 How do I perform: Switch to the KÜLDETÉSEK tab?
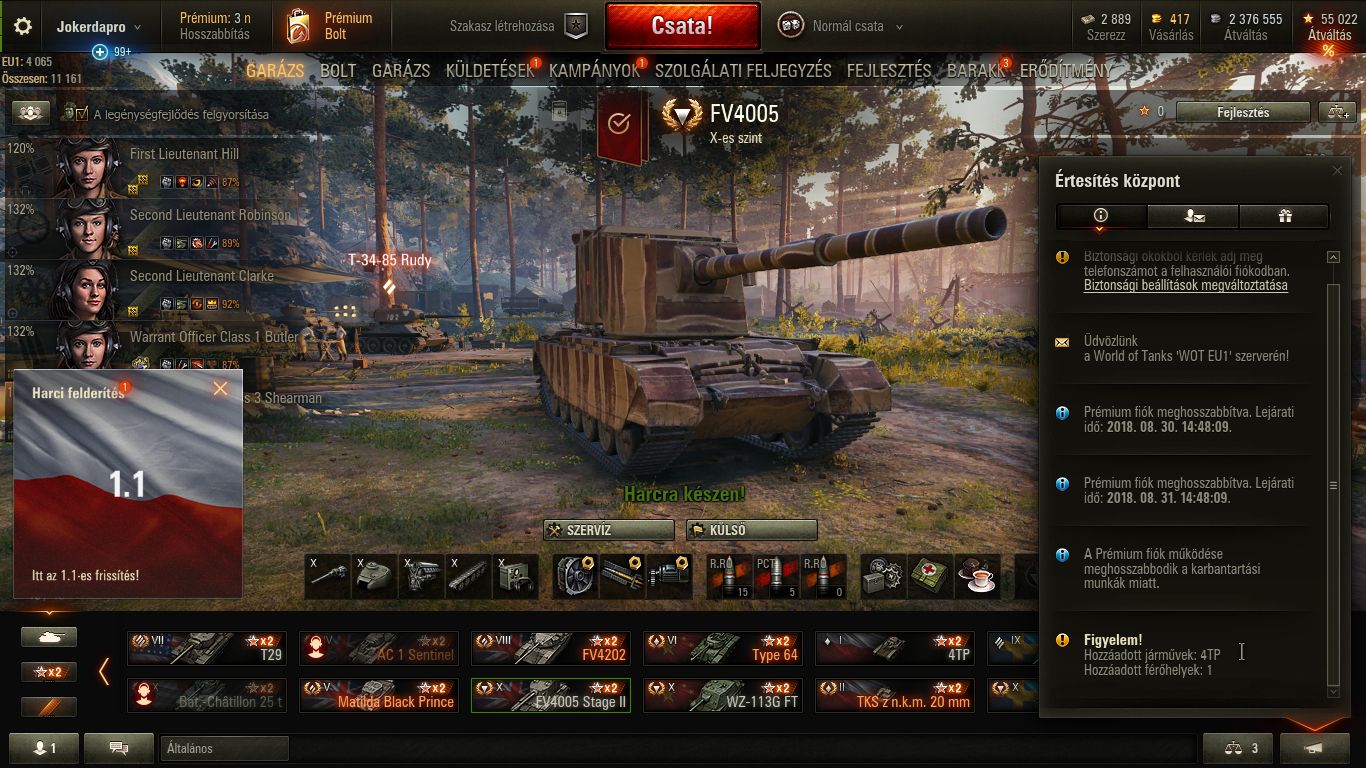[490, 71]
